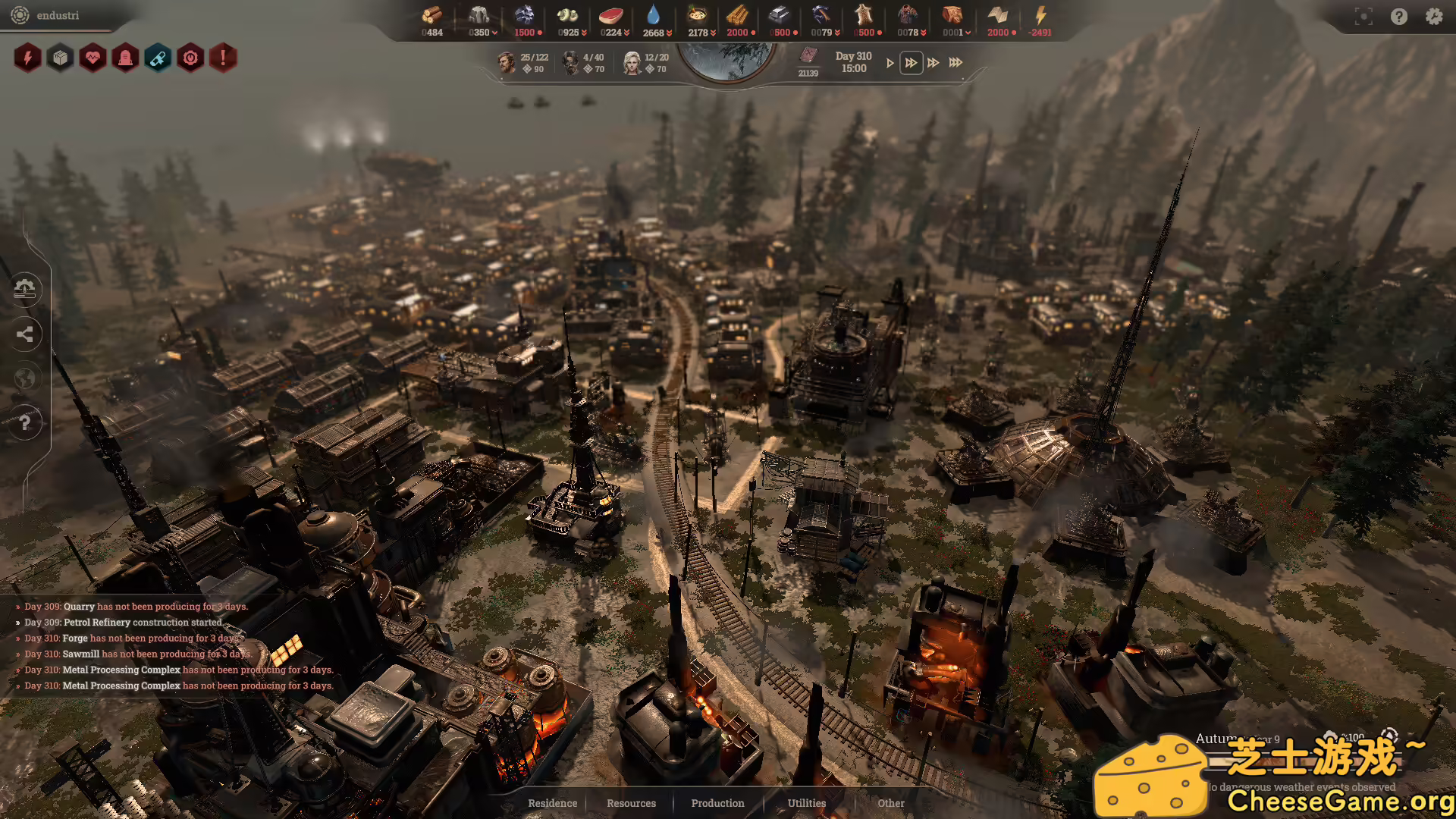Open the red research book icon

808,57
